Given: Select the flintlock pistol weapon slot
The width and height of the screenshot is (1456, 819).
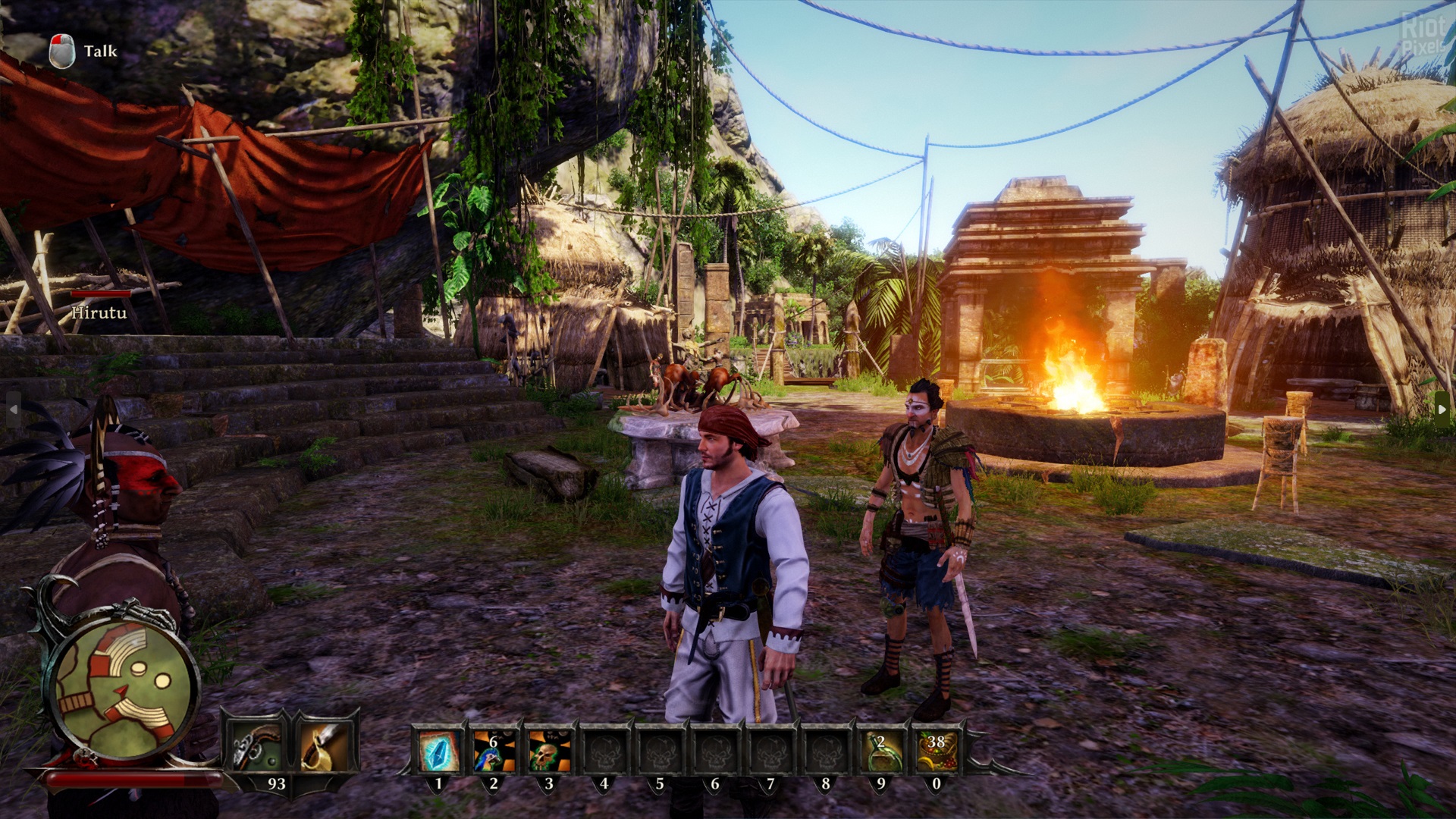Looking at the screenshot, I should (x=257, y=746).
